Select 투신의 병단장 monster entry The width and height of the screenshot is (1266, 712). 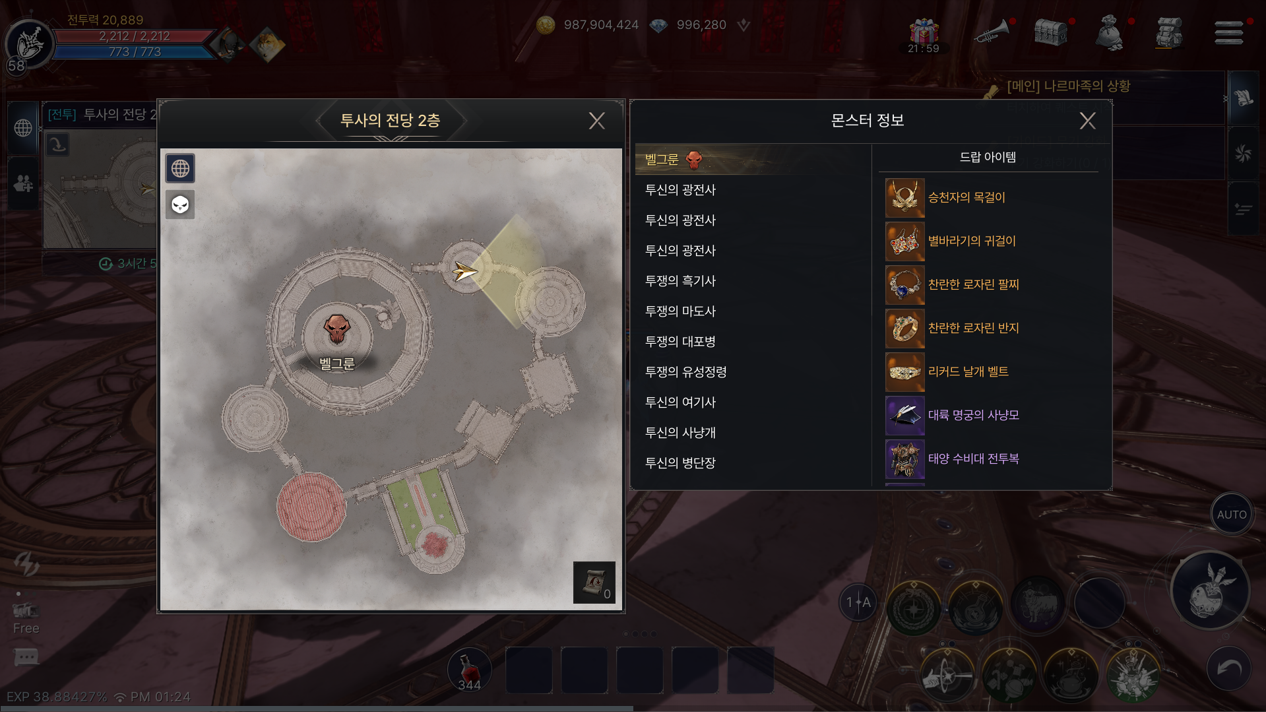point(680,463)
